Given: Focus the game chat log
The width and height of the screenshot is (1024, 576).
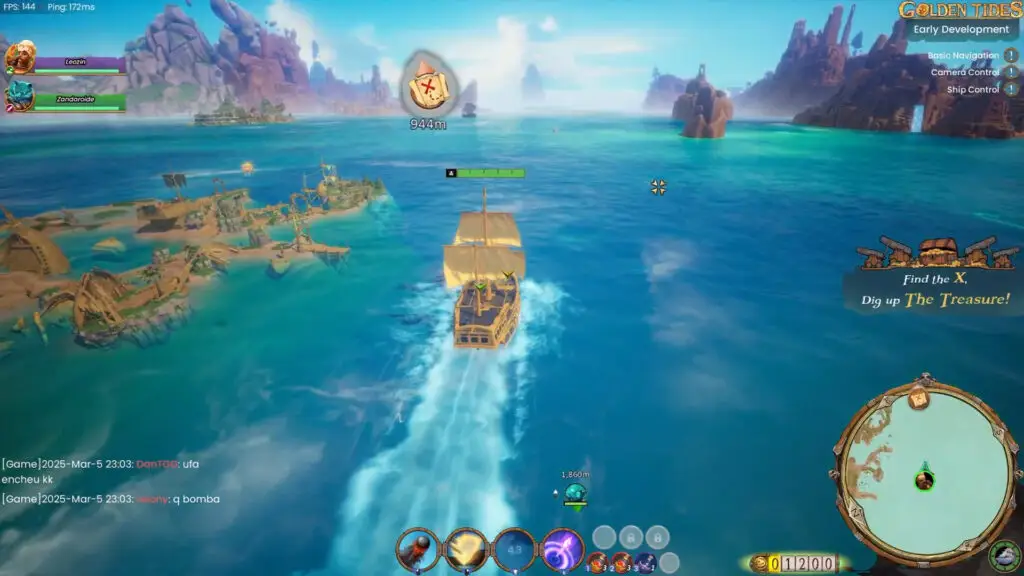Looking at the screenshot, I should pyautogui.click(x=110, y=480).
